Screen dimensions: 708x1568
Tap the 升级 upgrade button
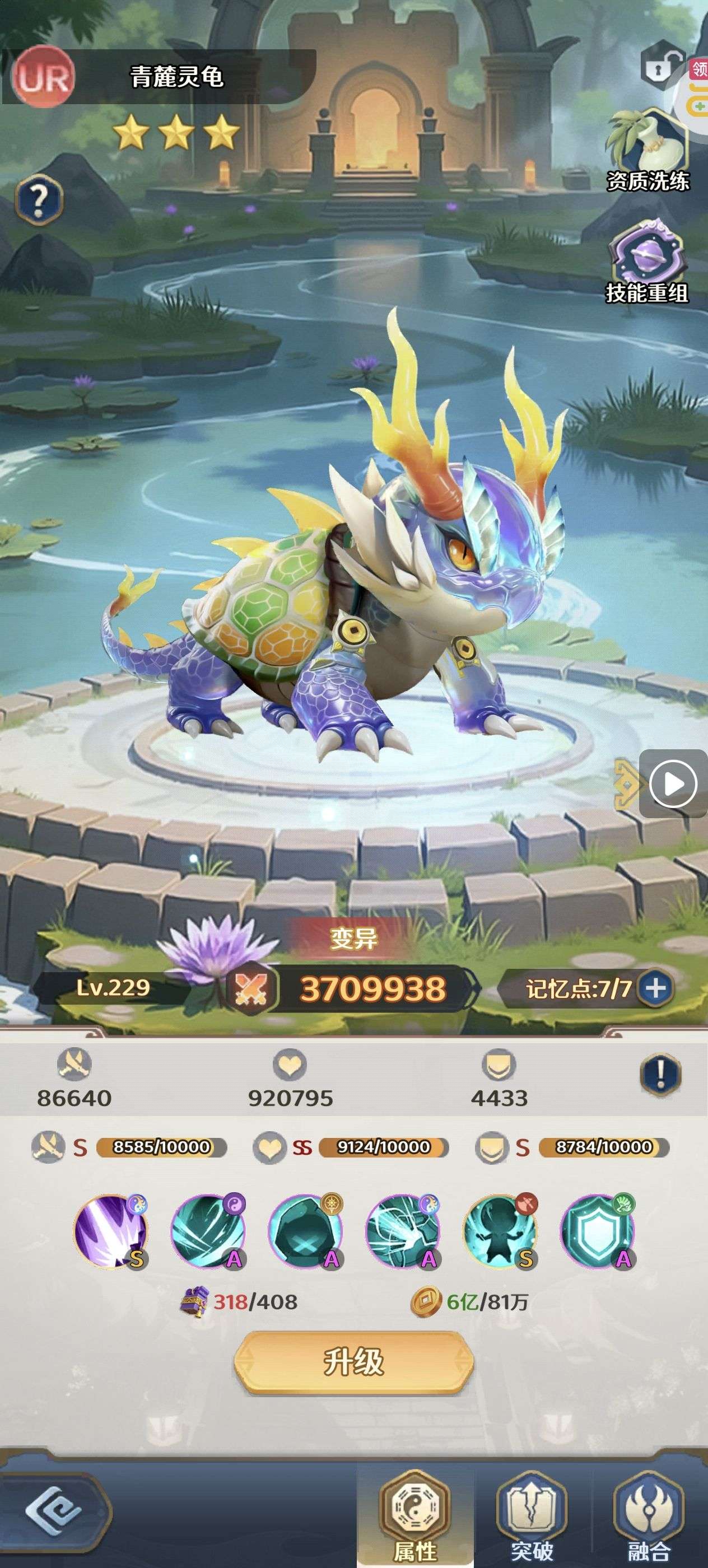click(353, 1362)
